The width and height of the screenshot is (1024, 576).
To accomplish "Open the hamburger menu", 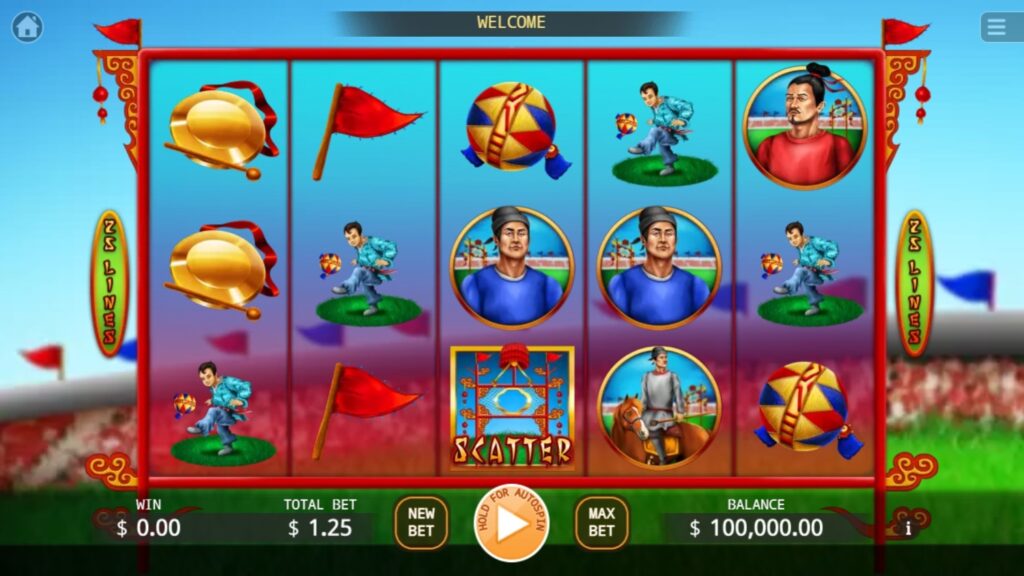I will 996,27.
